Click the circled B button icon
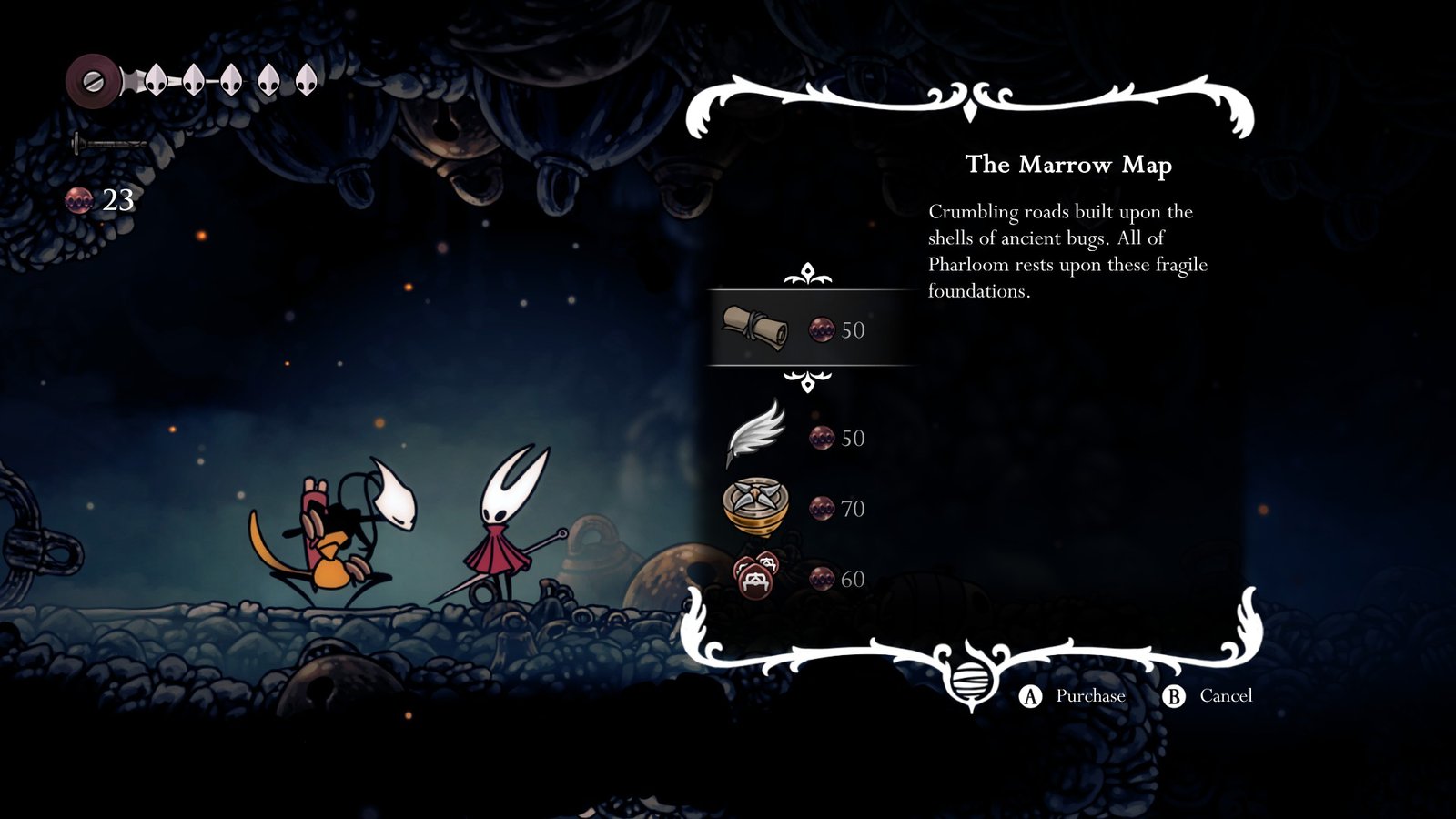The width and height of the screenshot is (1456, 819). [x=1175, y=694]
